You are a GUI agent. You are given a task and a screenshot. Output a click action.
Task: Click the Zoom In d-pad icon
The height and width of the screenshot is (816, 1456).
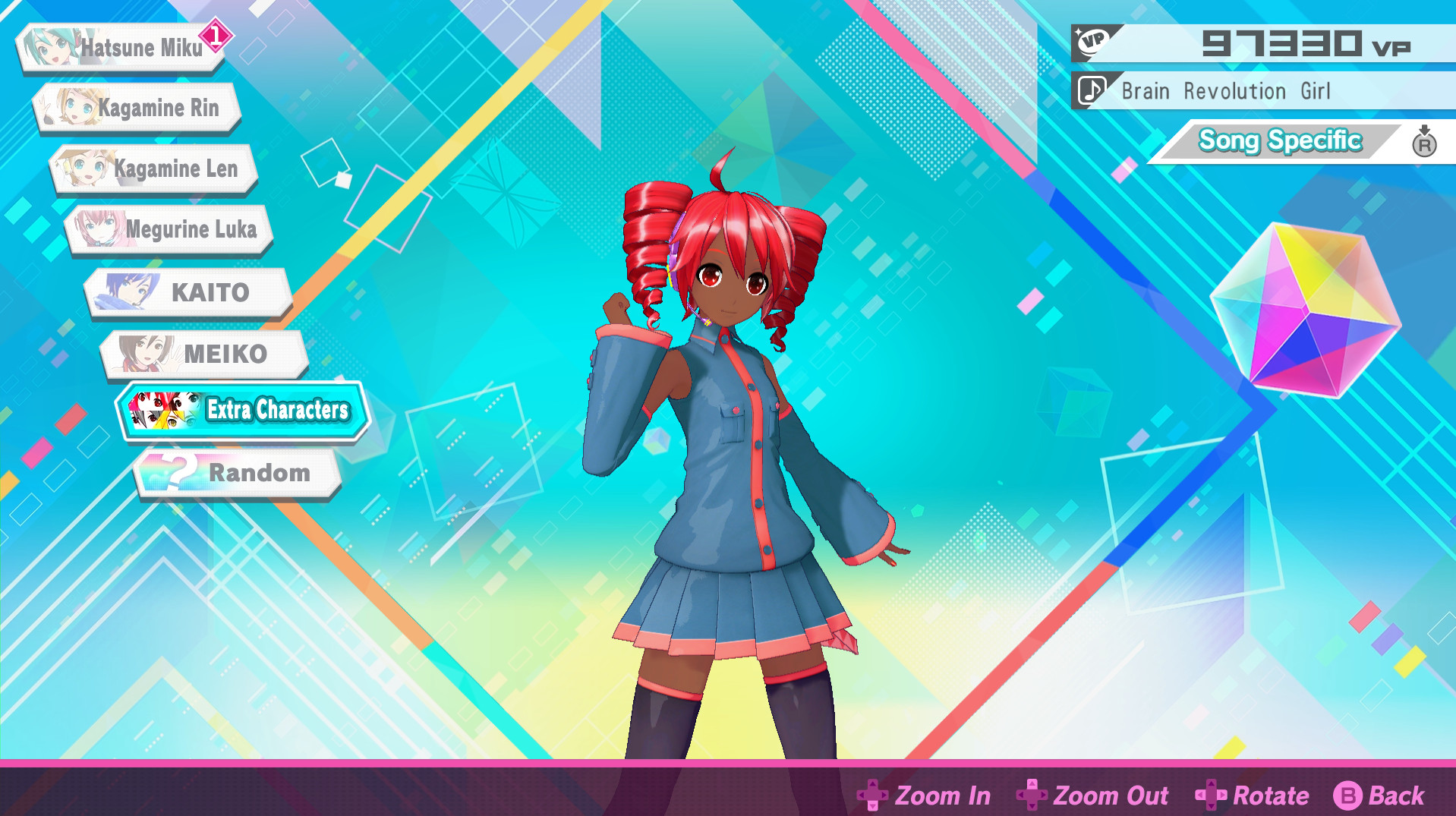pos(874,796)
